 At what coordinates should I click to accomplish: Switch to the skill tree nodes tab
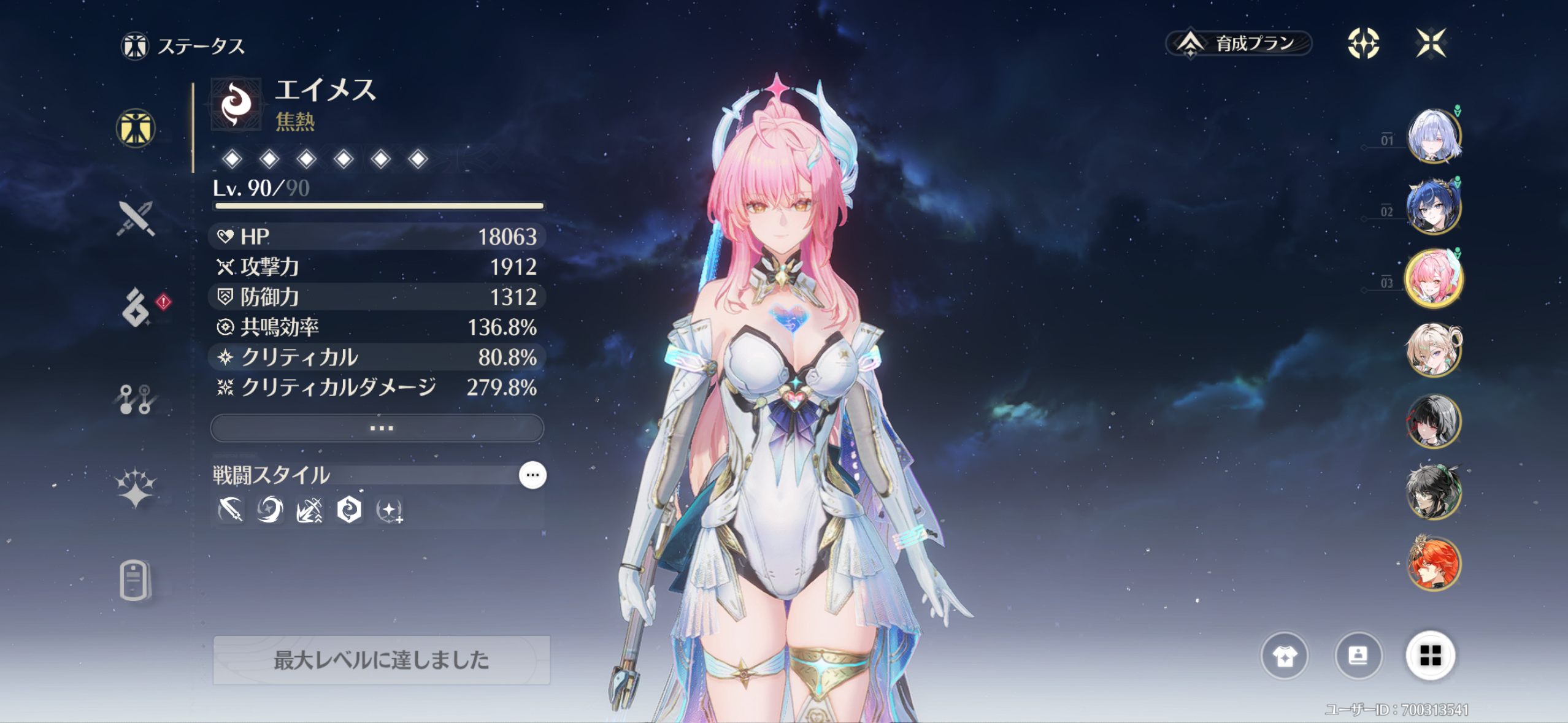tap(136, 399)
